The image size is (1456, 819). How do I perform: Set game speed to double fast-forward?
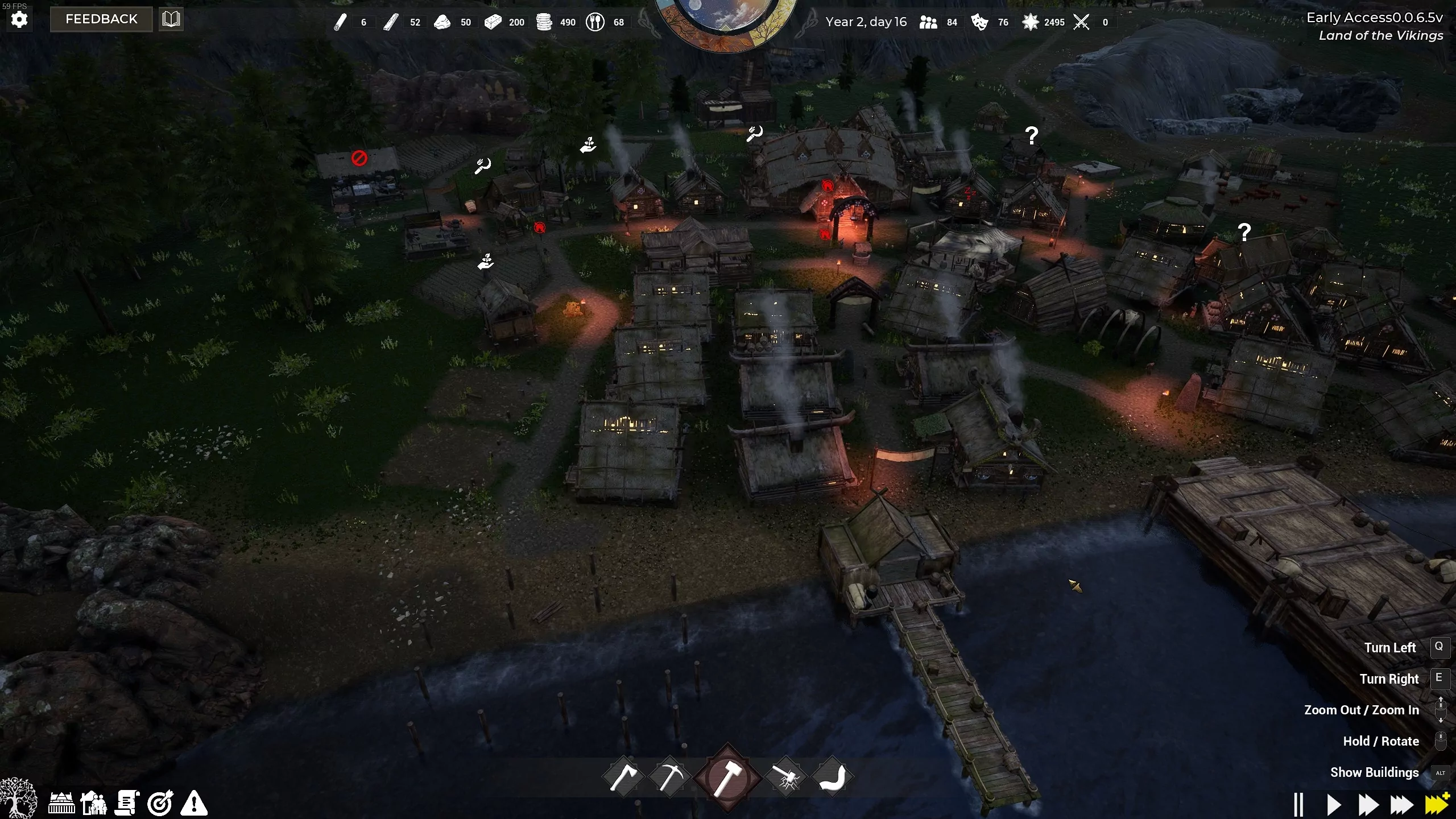tap(1368, 804)
